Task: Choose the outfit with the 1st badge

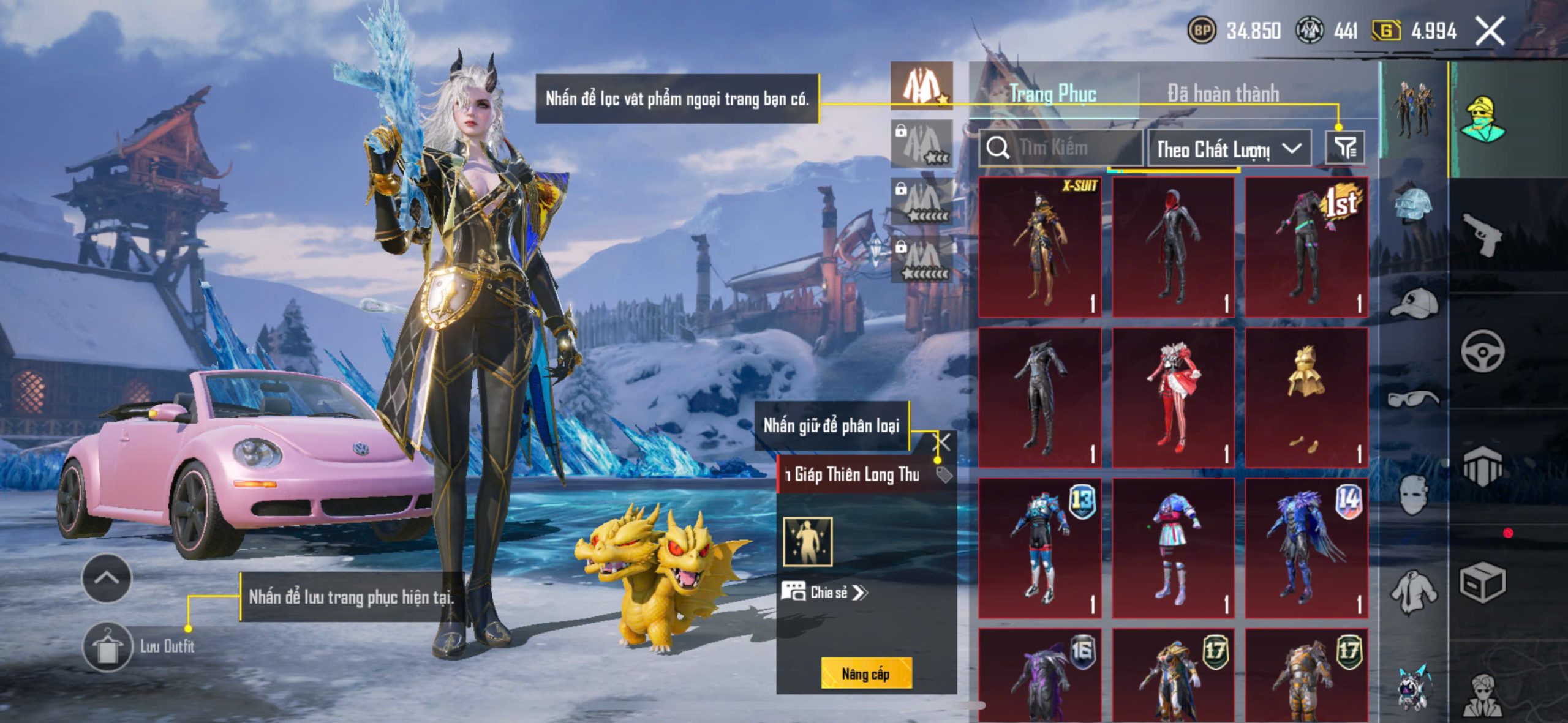Action: tap(1306, 247)
